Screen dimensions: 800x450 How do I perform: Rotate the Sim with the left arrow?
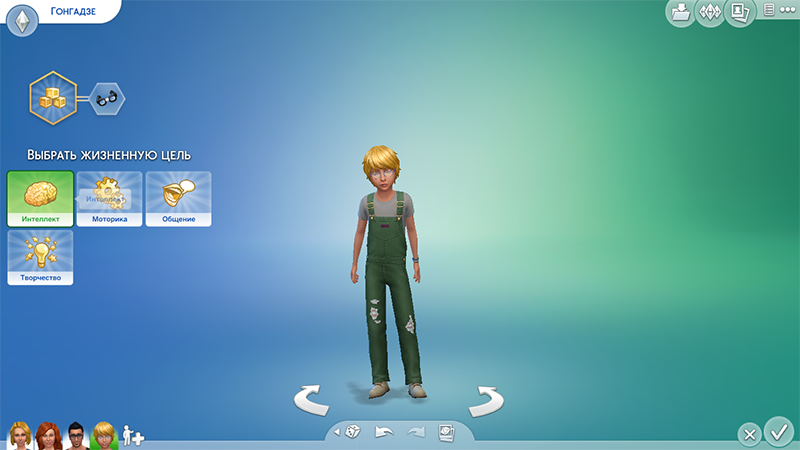coord(313,400)
